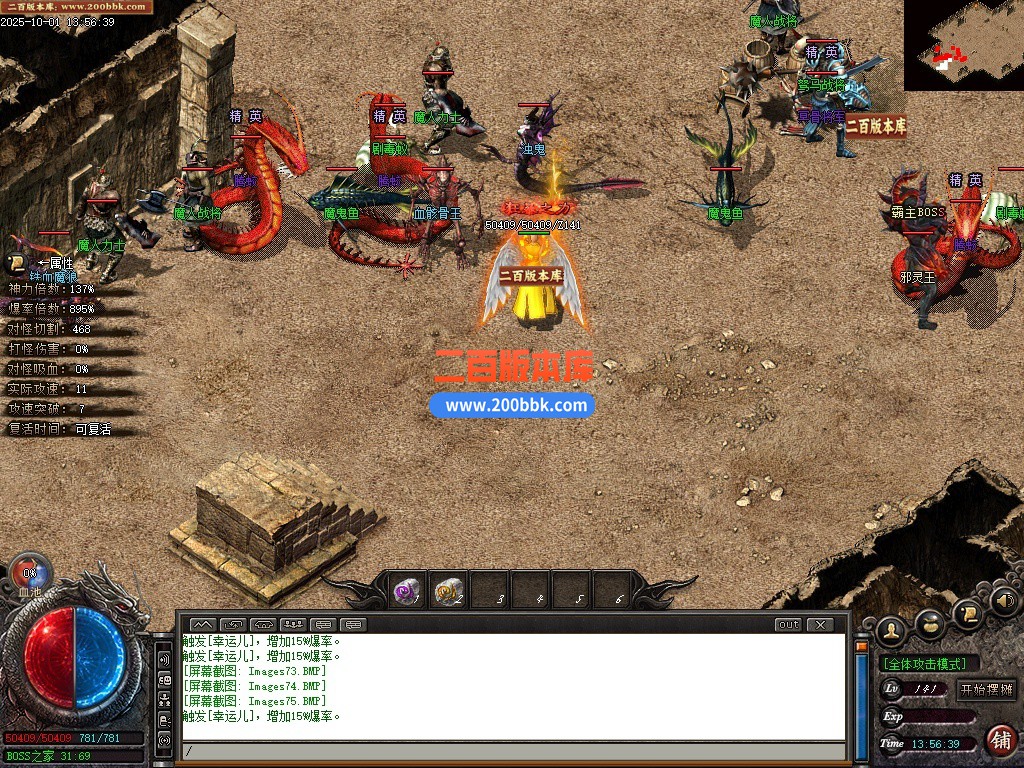The height and width of the screenshot is (768, 1024).
Task: Open the minimap in the corner
Action: click(963, 45)
